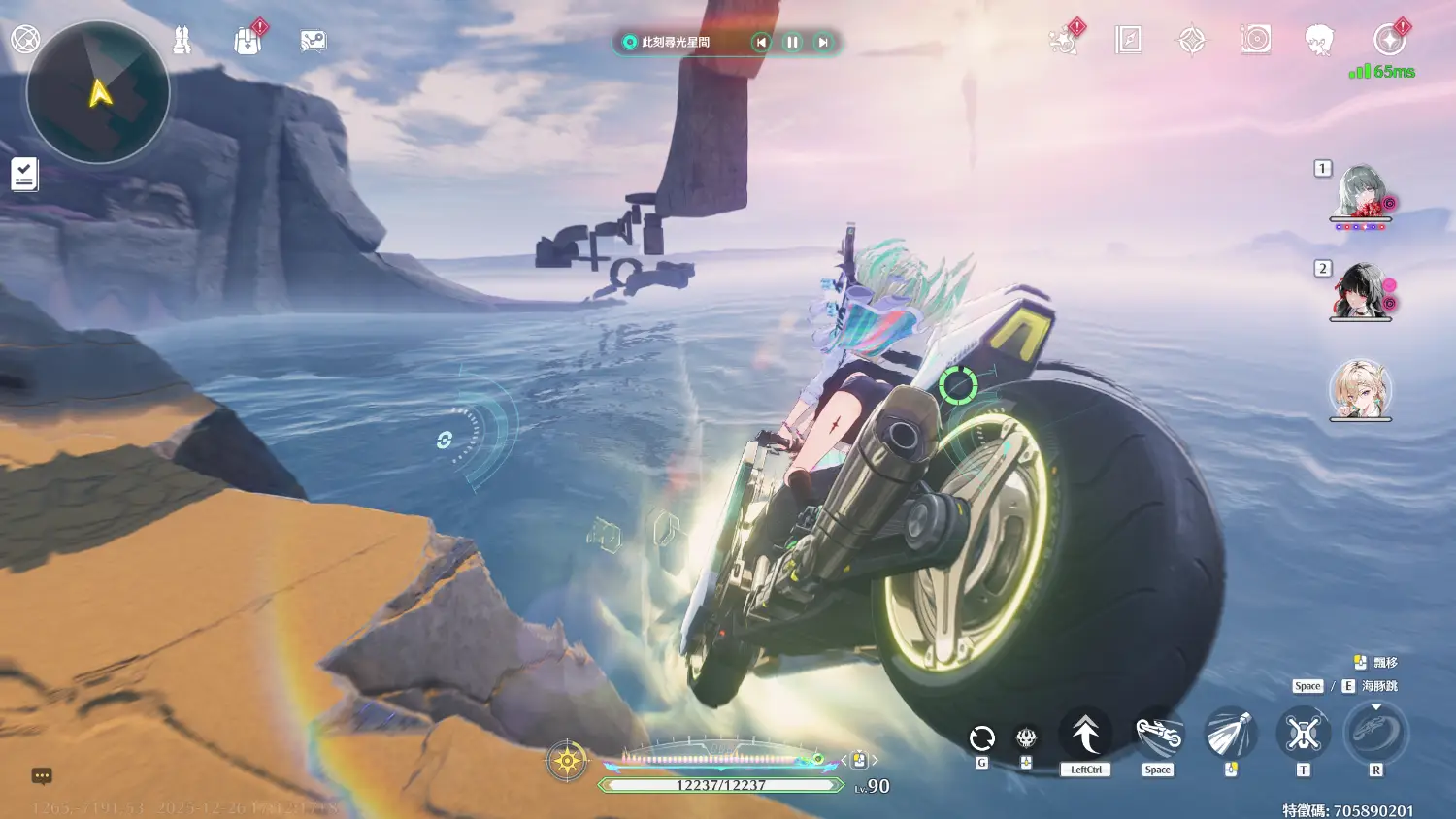Activate the quadcopter drone ability
Viewport: 1456px width, 819px height.
click(x=1303, y=734)
